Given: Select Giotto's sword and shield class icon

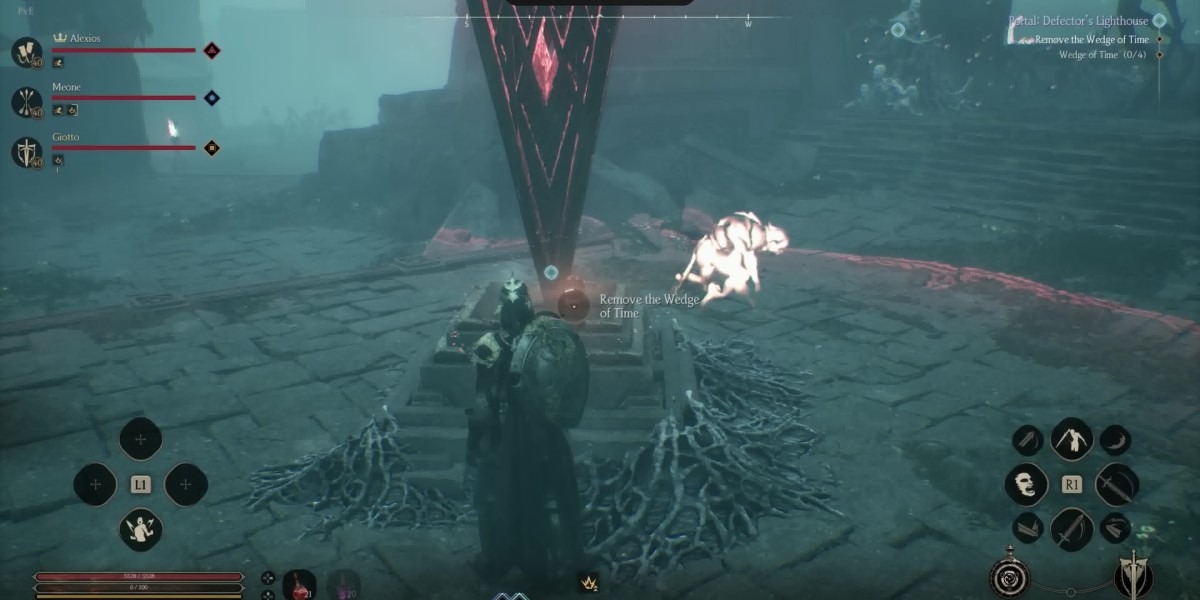Looking at the screenshot, I should (26, 152).
